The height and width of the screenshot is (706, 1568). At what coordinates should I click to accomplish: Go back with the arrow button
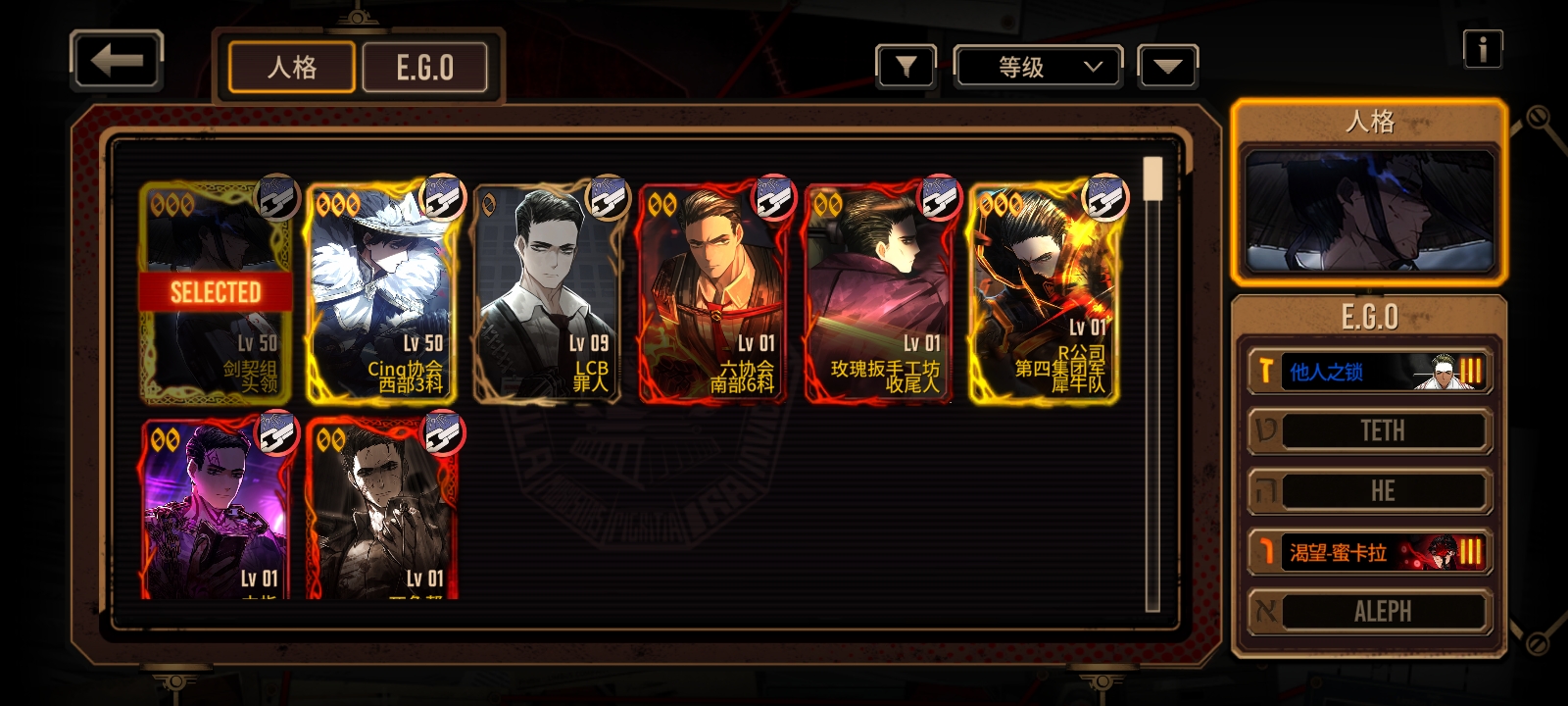[x=117, y=61]
